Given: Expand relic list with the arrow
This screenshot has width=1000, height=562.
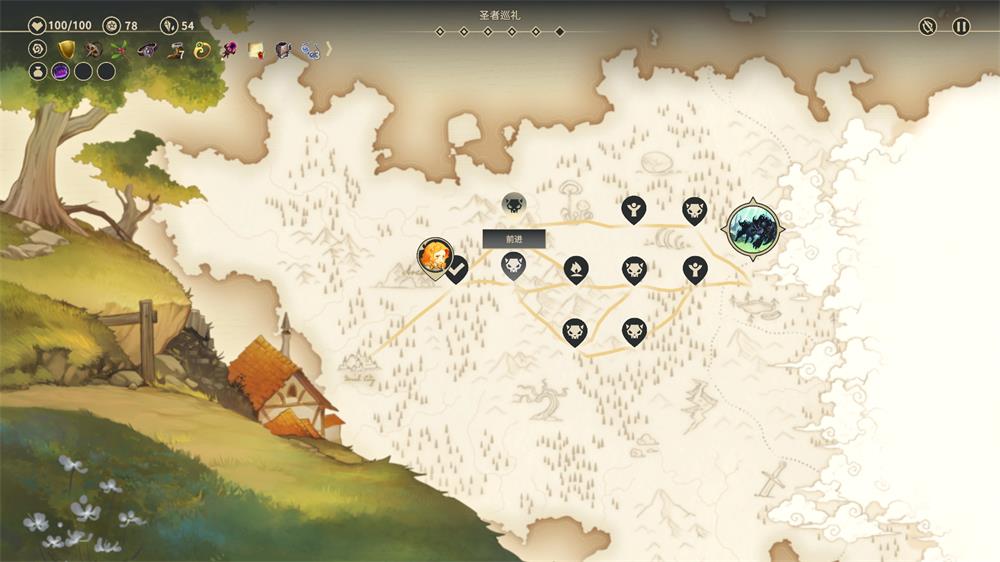Looking at the screenshot, I should tap(328, 48).
